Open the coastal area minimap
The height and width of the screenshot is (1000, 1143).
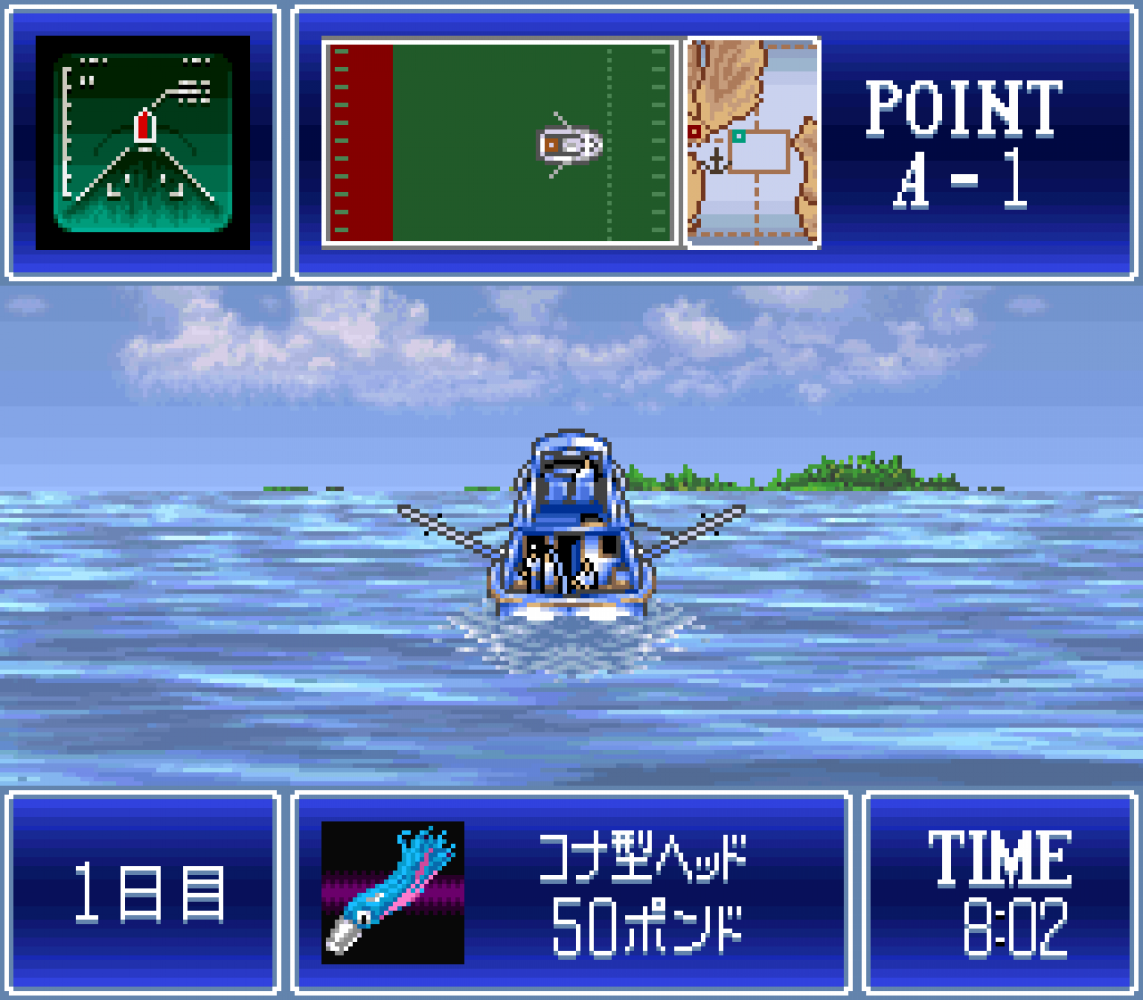click(753, 143)
